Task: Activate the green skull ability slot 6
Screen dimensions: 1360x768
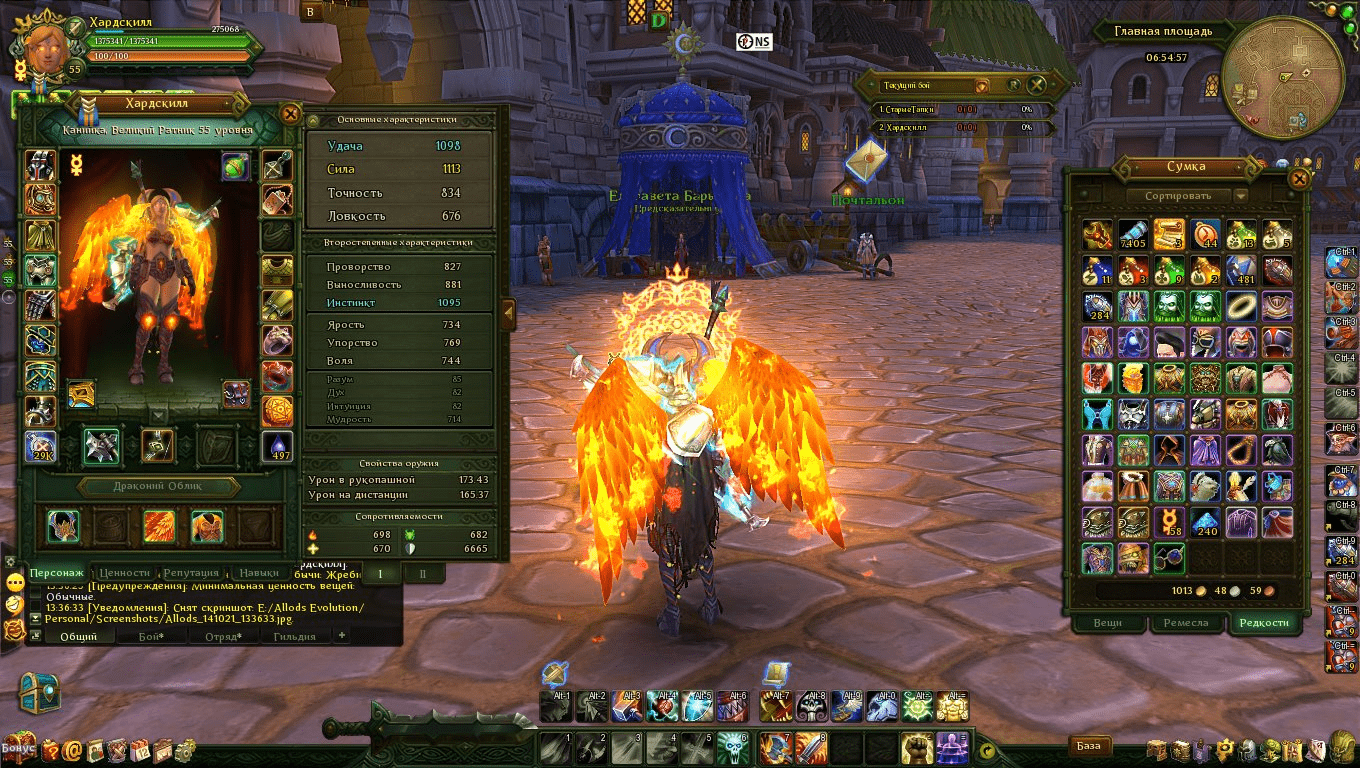Action: 731,746
